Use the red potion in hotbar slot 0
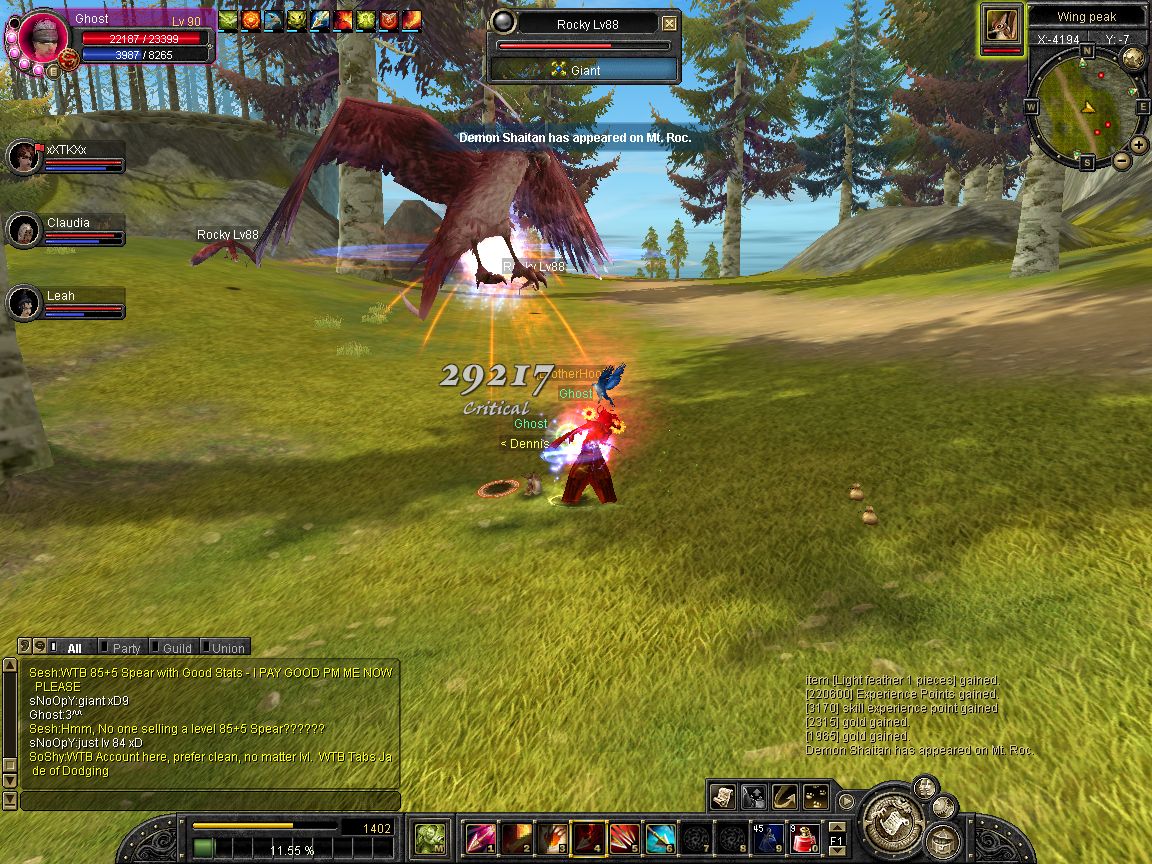1152x864 pixels. tap(805, 838)
